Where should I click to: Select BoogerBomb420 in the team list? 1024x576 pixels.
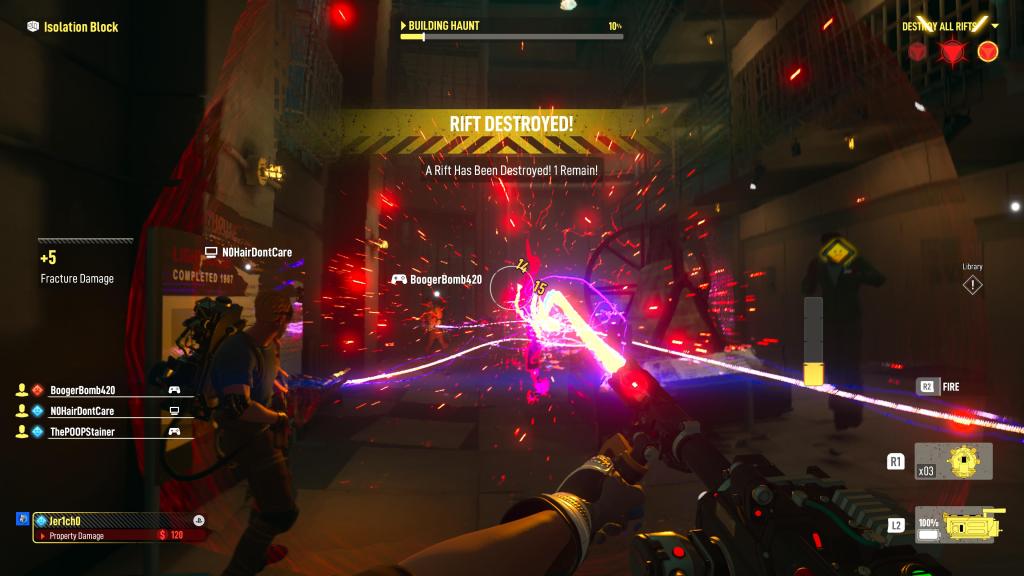(82, 390)
